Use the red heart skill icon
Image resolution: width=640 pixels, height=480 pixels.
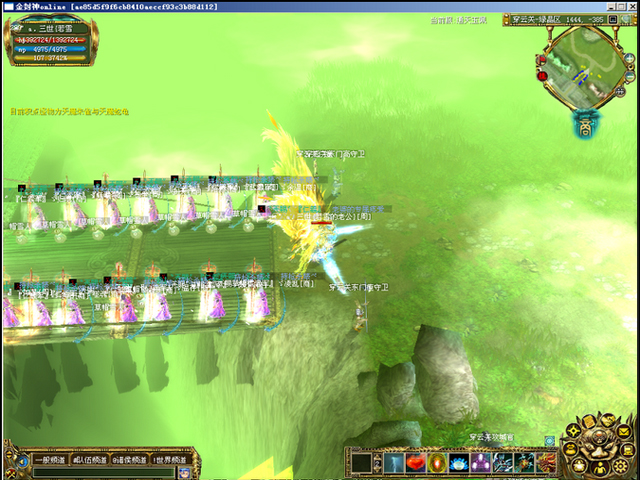415,463
